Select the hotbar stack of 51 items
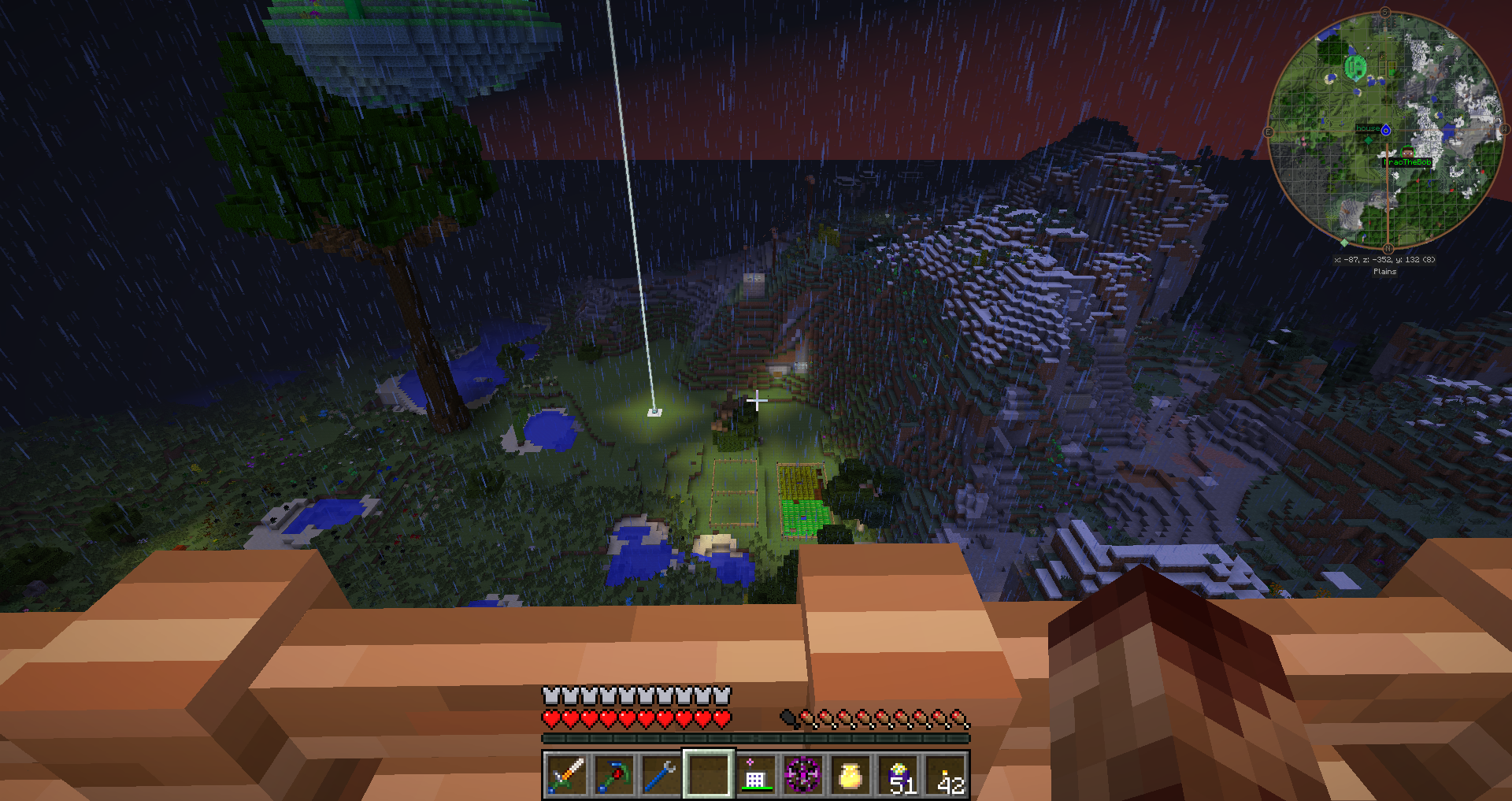 (x=899, y=775)
